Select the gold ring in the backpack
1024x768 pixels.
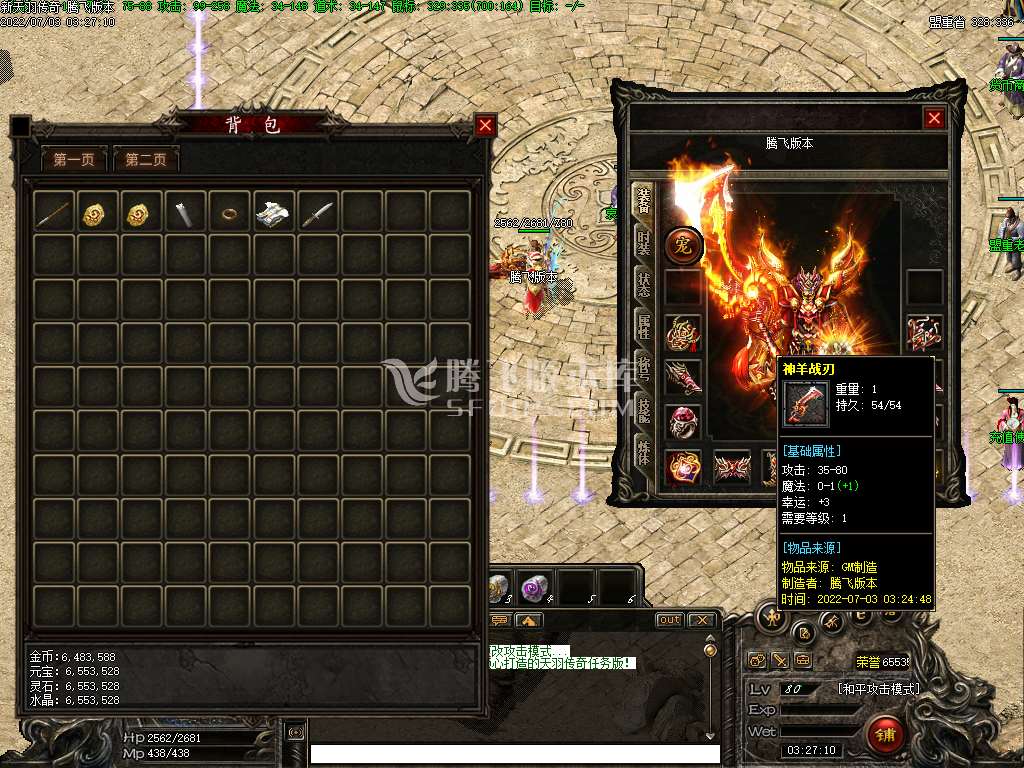pos(230,212)
